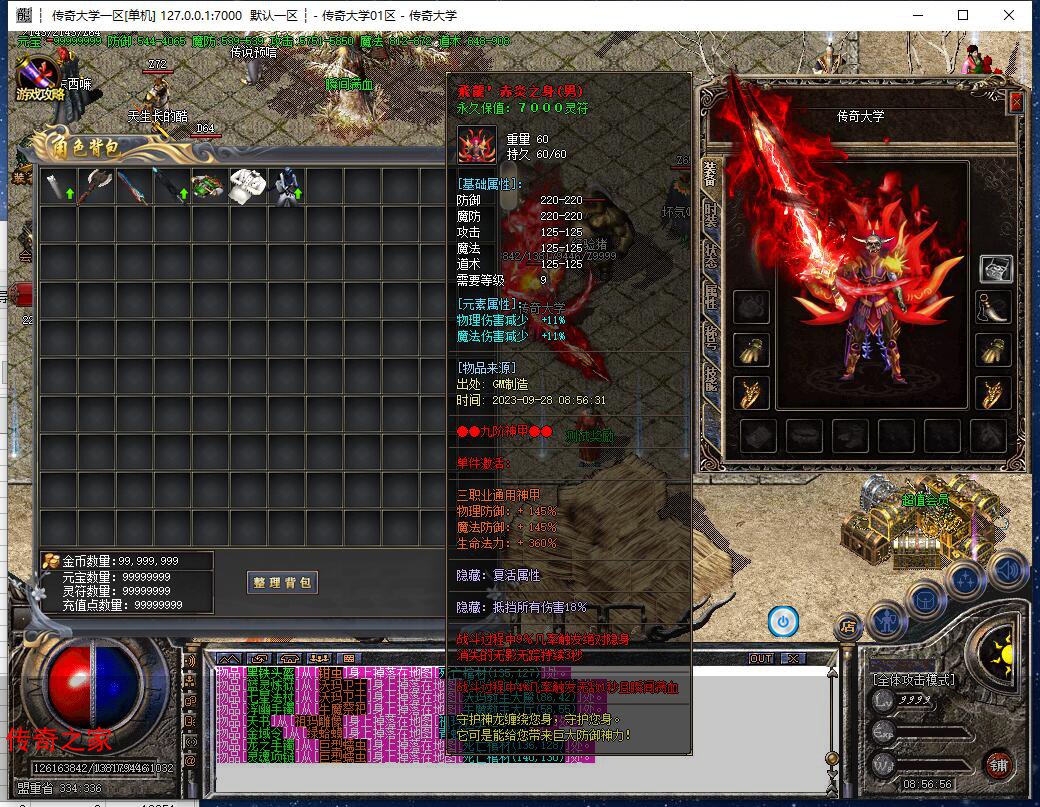The width and height of the screenshot is (1040, 807).
Task: Open the red 铺 stall button
Action: 998,765
